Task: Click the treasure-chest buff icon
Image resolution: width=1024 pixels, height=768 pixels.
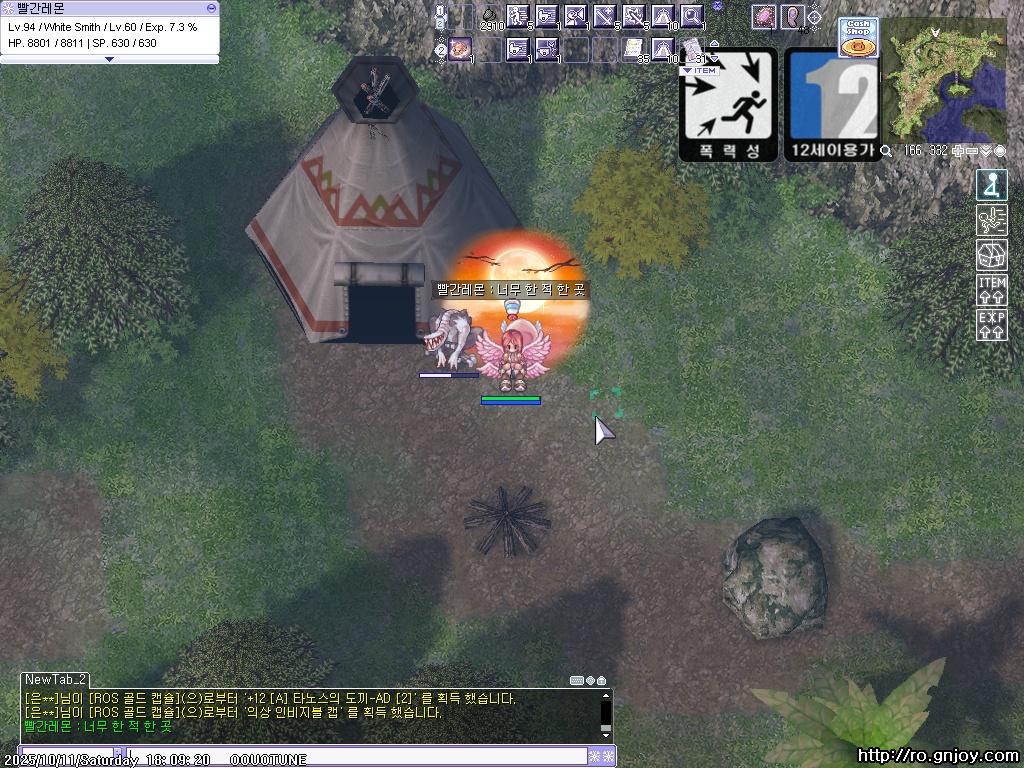Action: (991, 255)
